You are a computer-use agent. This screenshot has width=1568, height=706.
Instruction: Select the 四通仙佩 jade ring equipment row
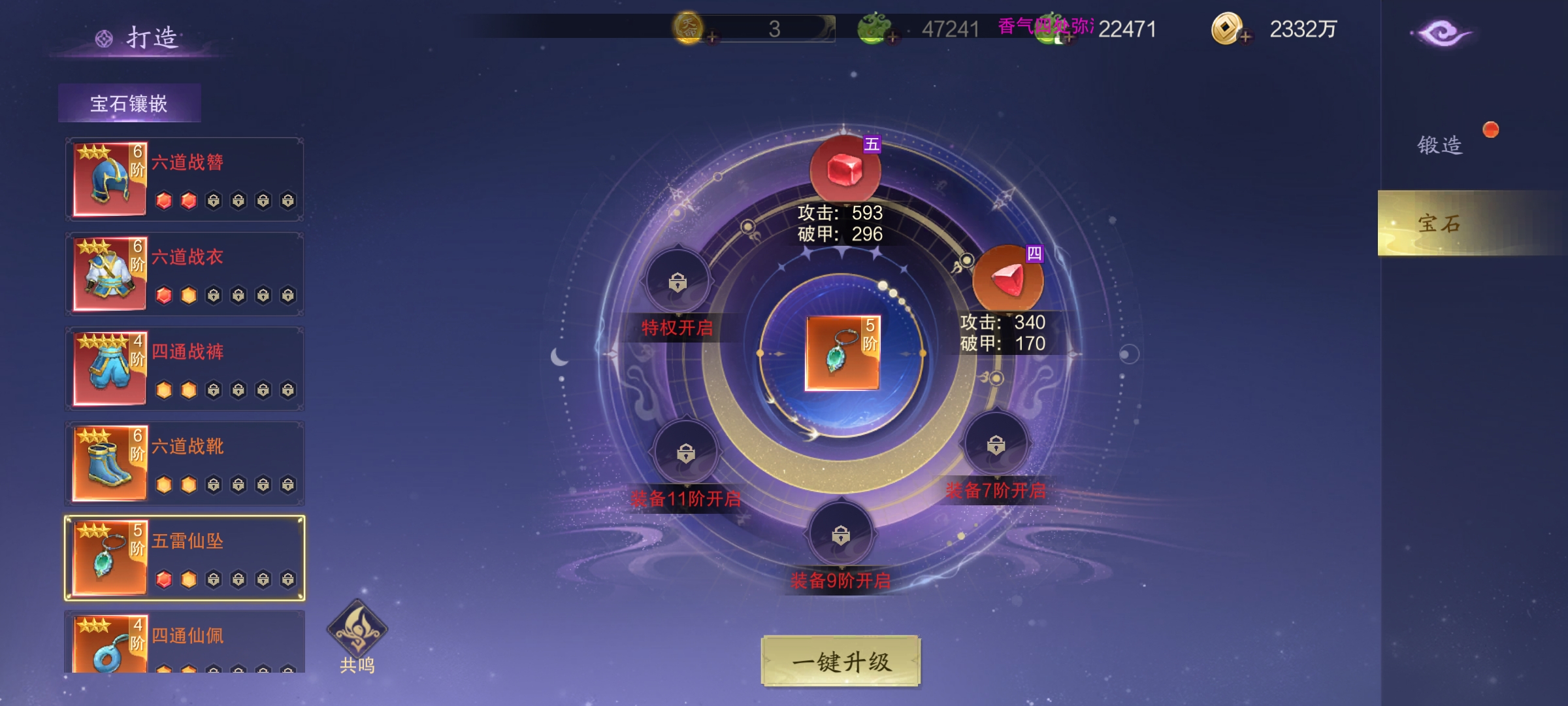(184, 642)
